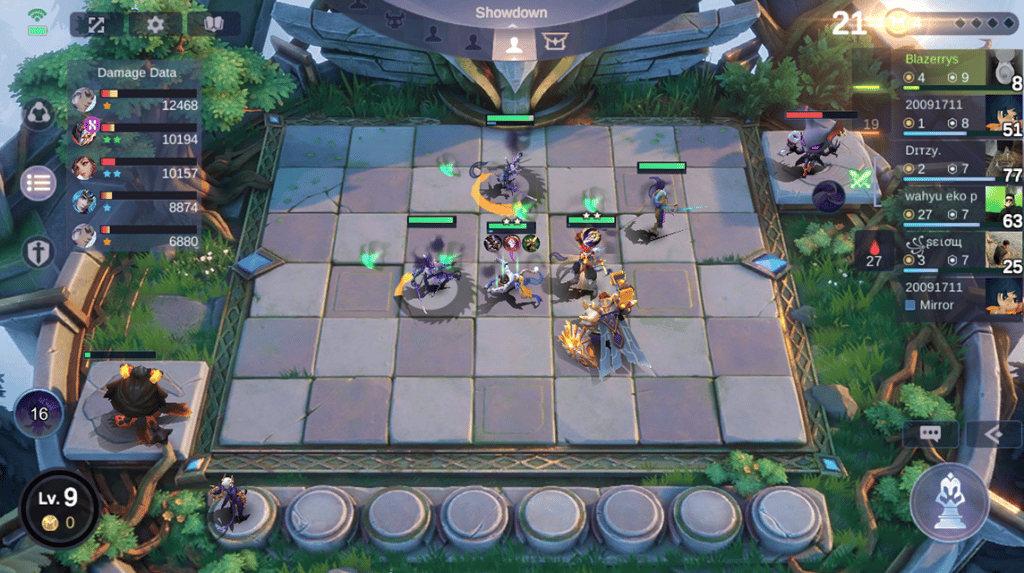Screen dimensions: 1024x573
Task: Select the highlighted white player silhouette tab
Action: click(x=513, y=43)
